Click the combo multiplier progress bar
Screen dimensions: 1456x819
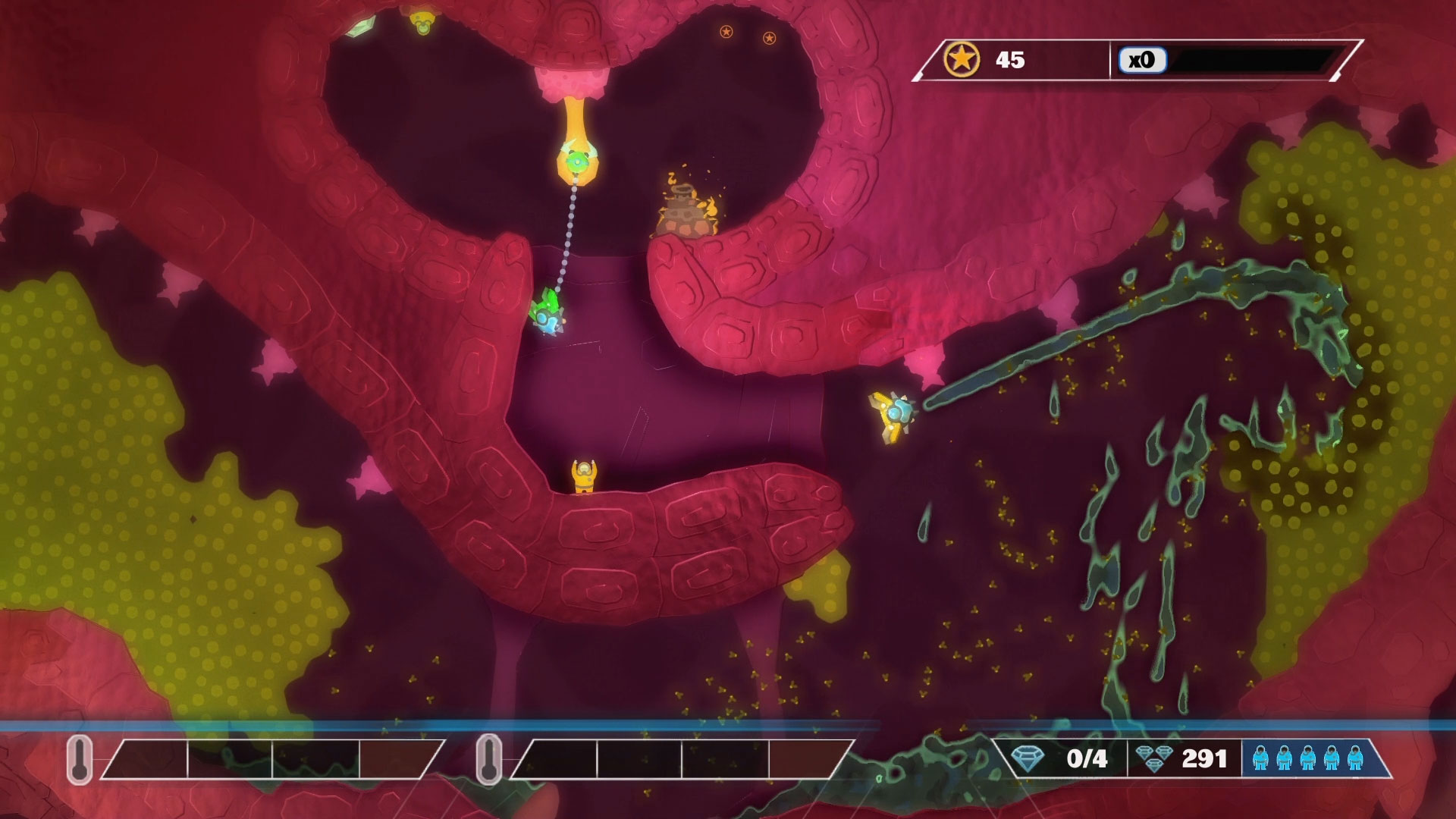coord(1259,60)
